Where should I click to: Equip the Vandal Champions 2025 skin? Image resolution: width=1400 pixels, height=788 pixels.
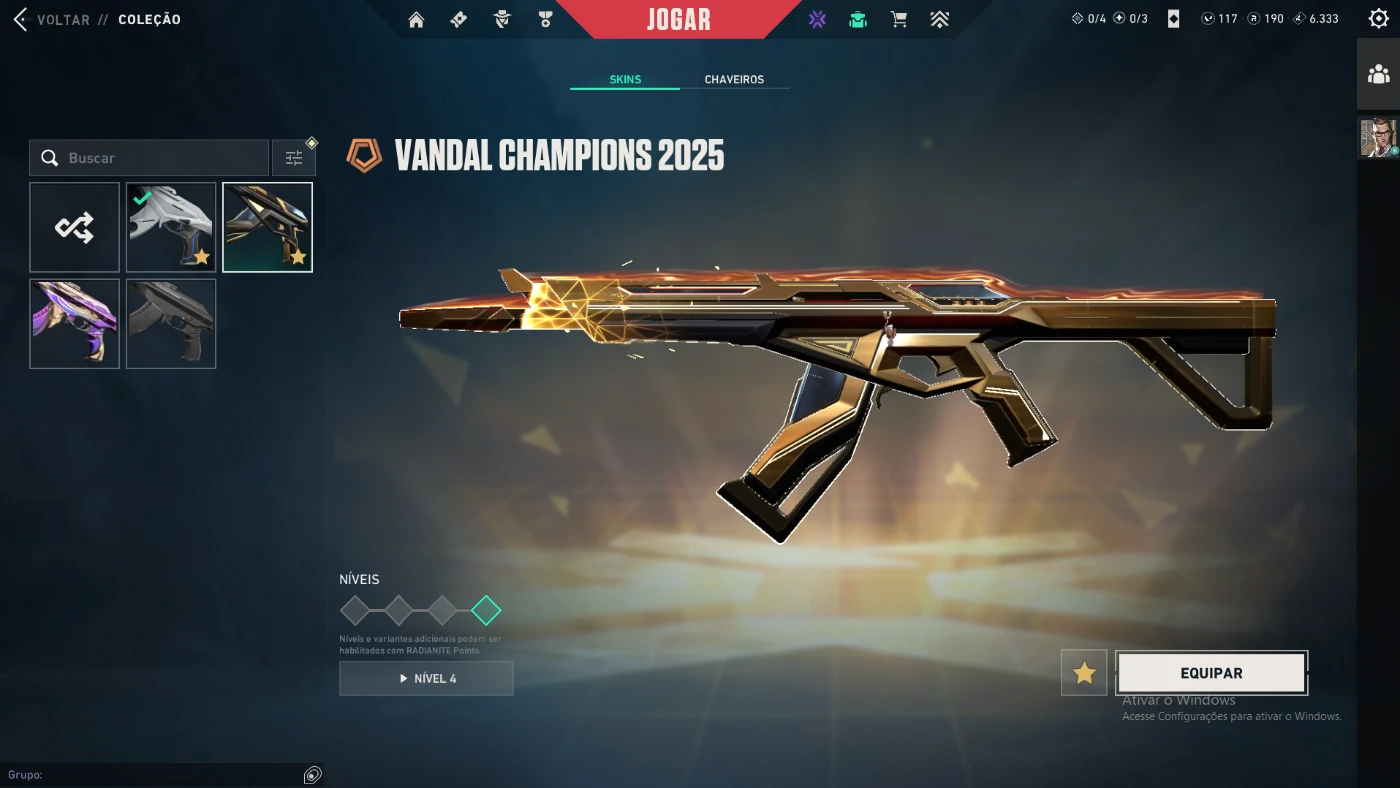[x=1211, y=673]
